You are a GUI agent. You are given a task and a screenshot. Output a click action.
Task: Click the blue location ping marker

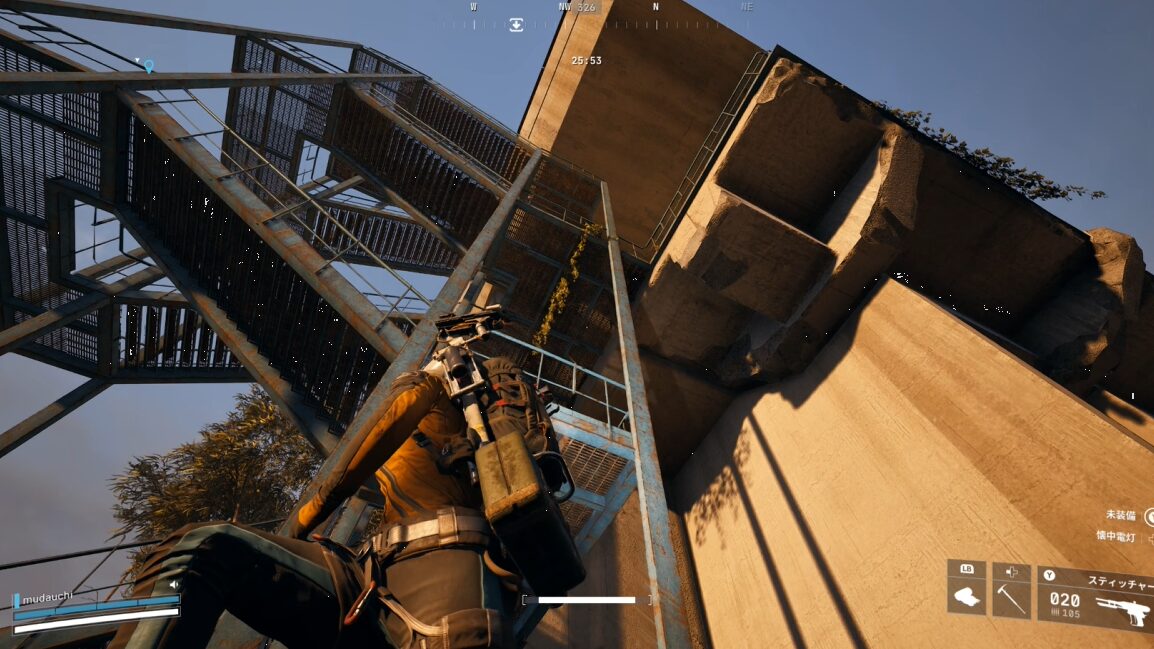coord(149,66)
